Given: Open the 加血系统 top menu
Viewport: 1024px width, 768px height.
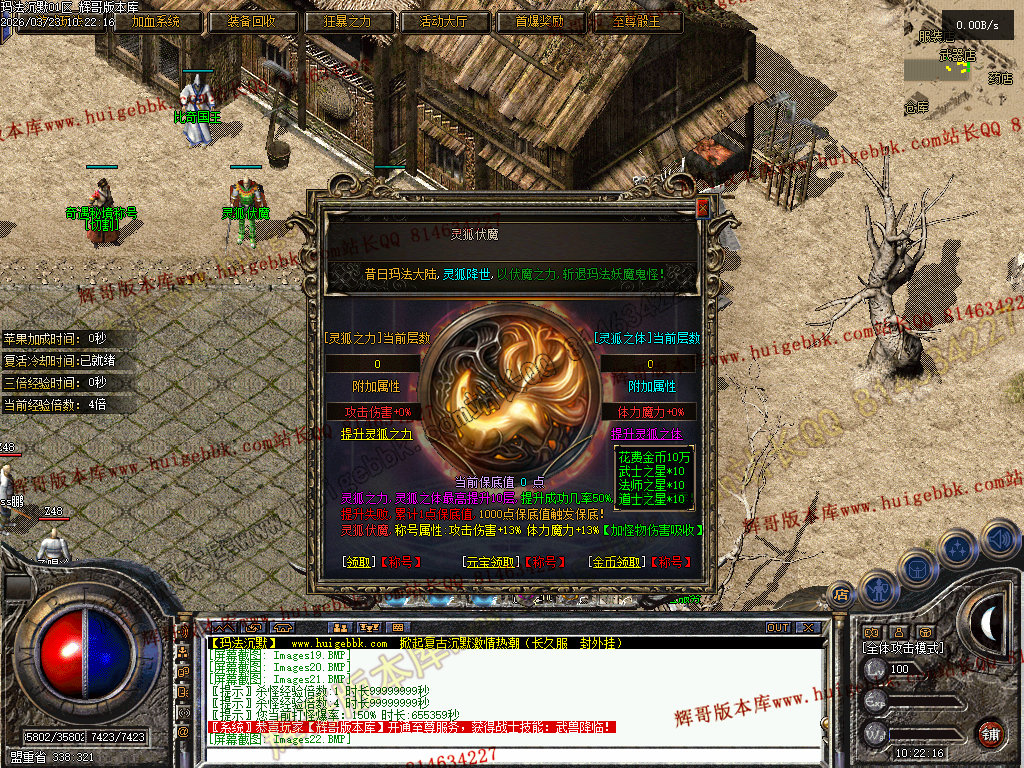Looking at the screenshot, I should (158, 22).
